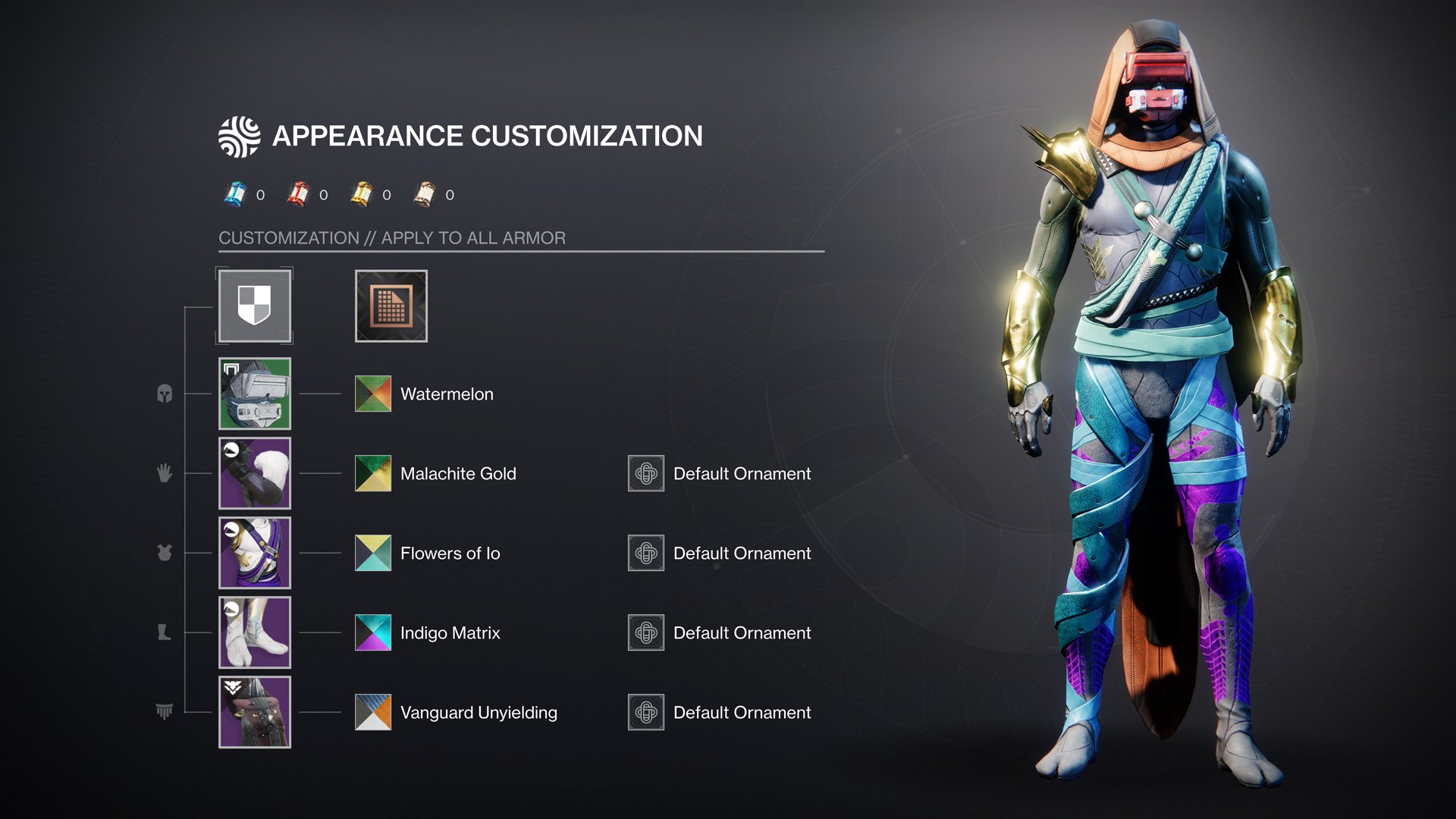Image resolution: width=1456 pixels, height=819 pixels.
Task: Choose the gauntlets armor piece
Action: 254,473
